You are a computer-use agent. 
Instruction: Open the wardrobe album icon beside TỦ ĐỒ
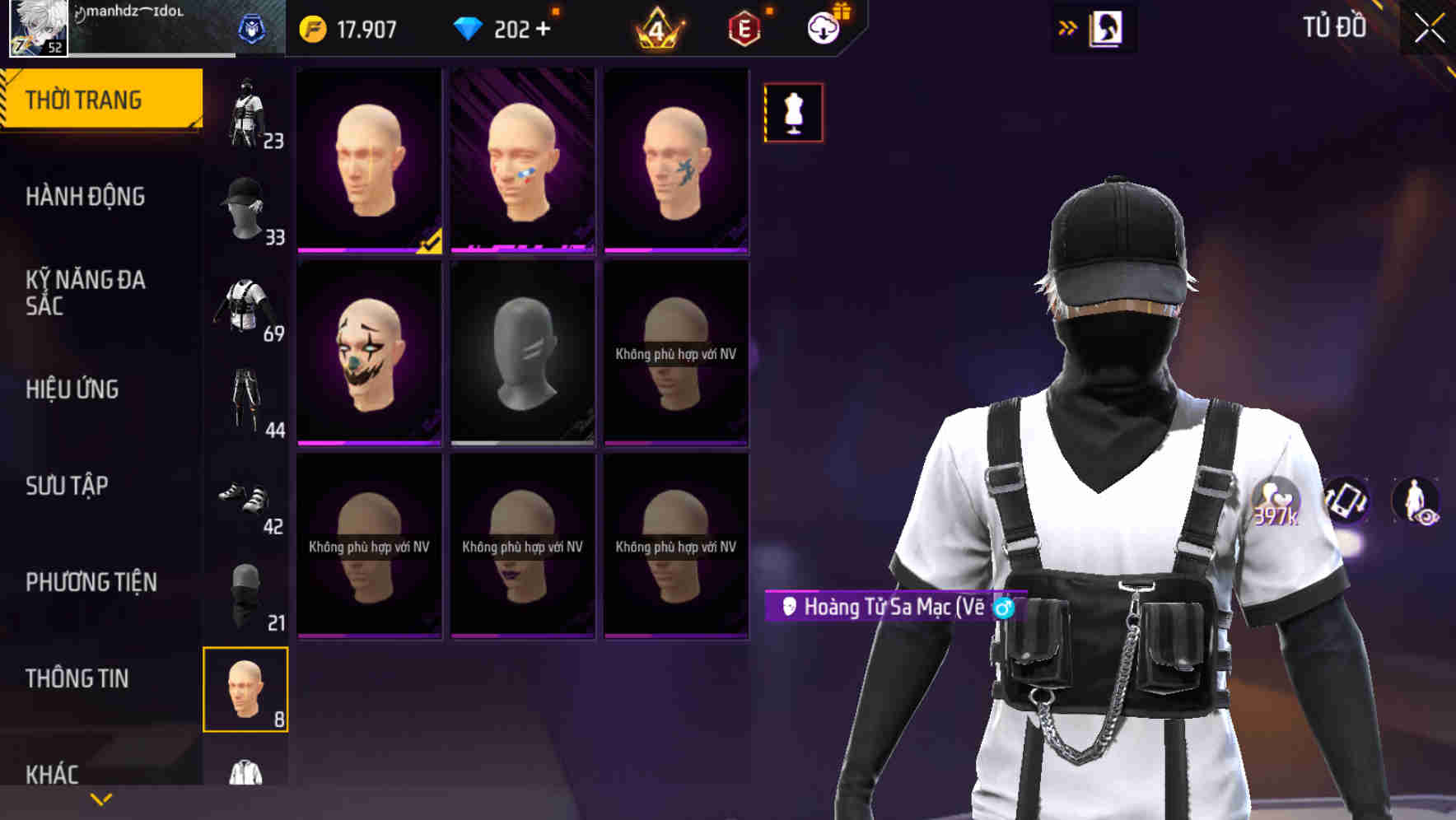point(1105,27)
